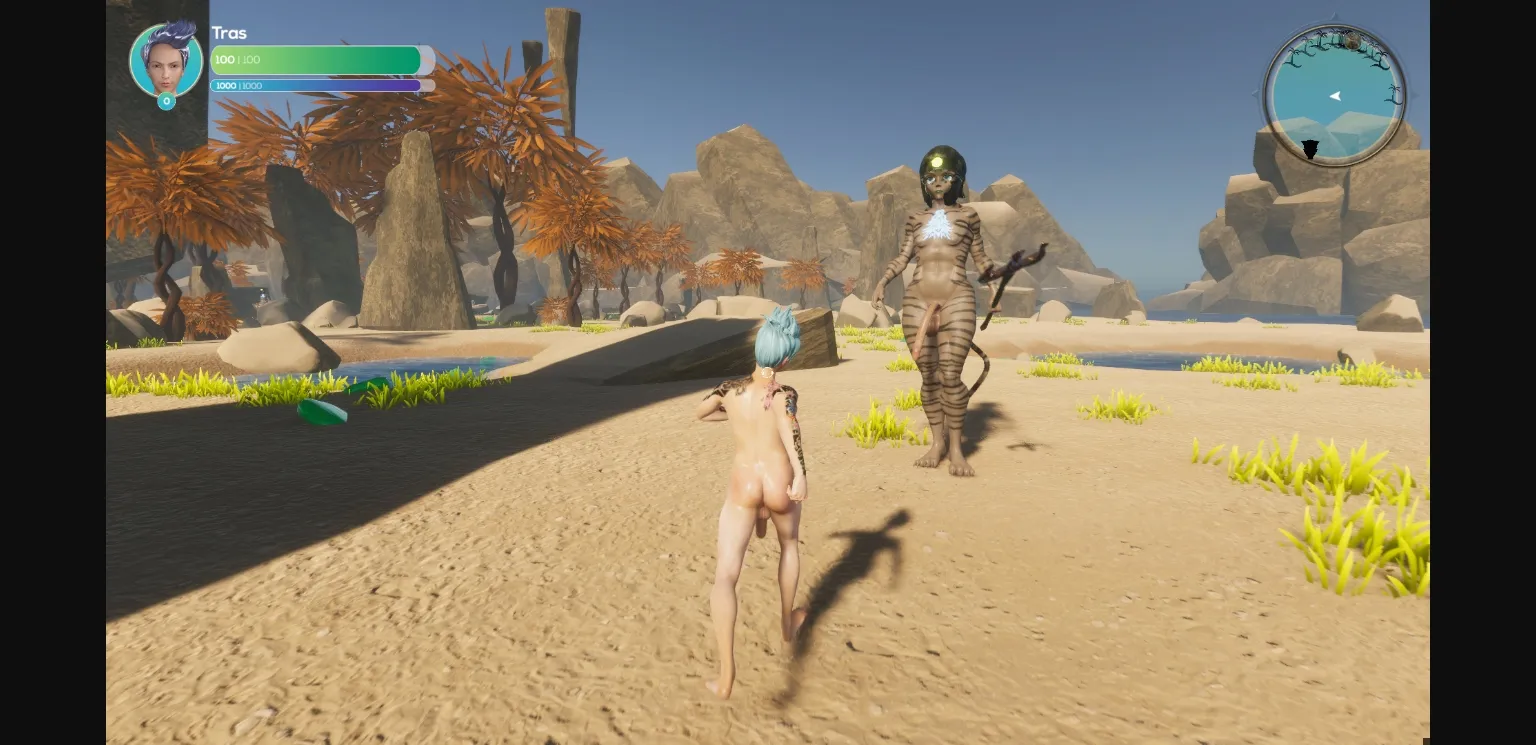Click the black creature marker on the minimap

[1310, 149]
